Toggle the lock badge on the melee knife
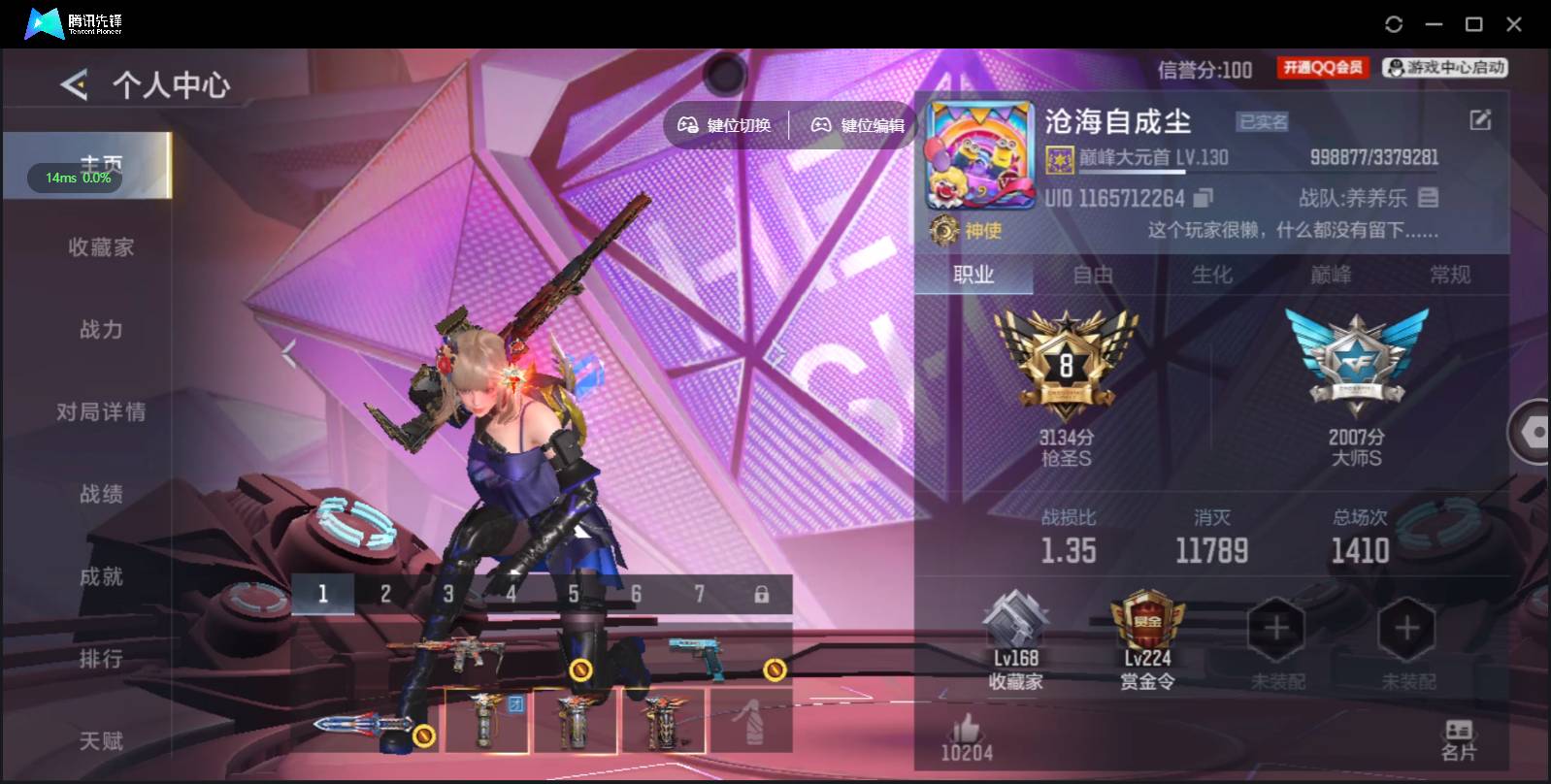The image size is (1551, 784). coord(424,735)
